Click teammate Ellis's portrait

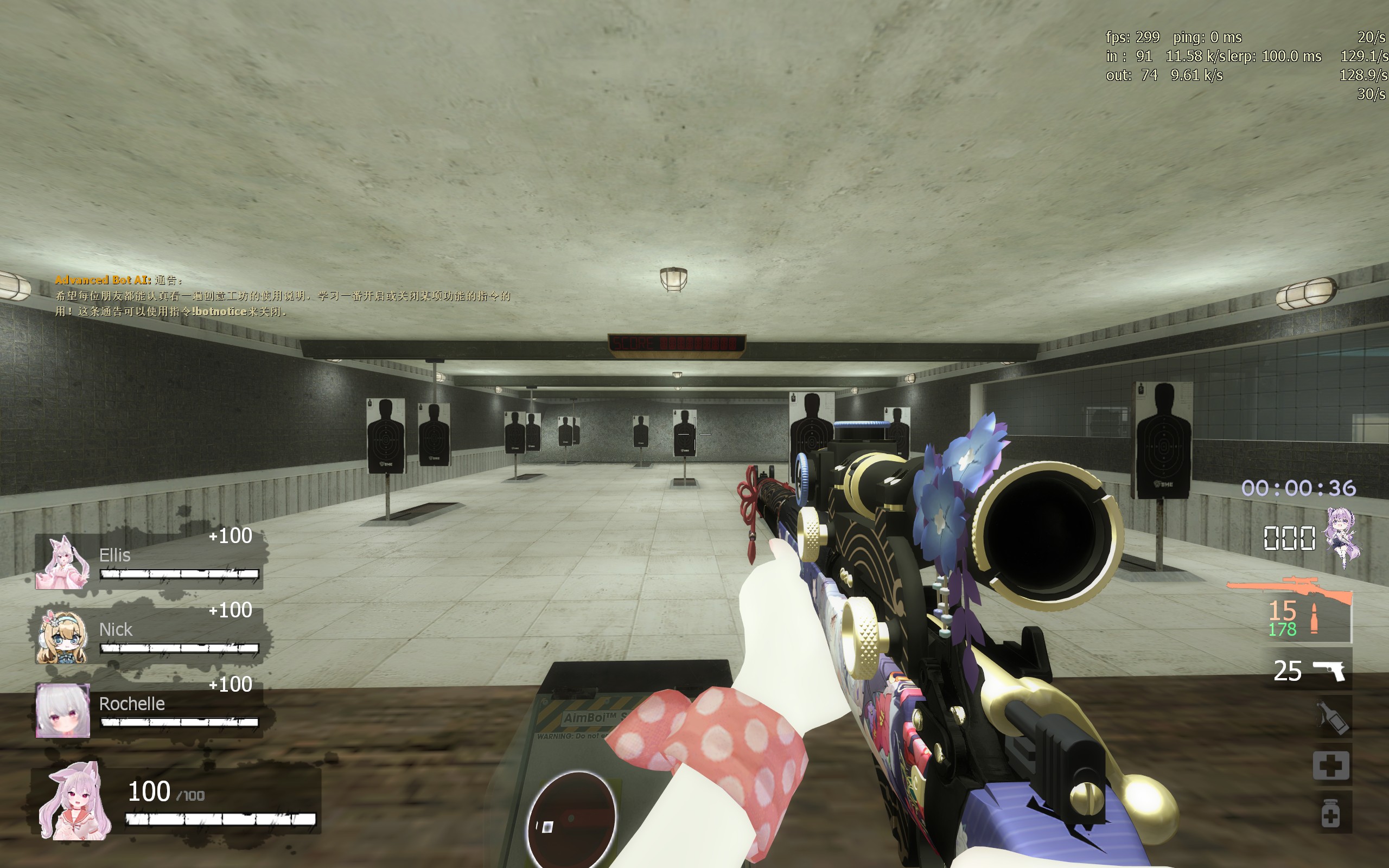(62, 563)
